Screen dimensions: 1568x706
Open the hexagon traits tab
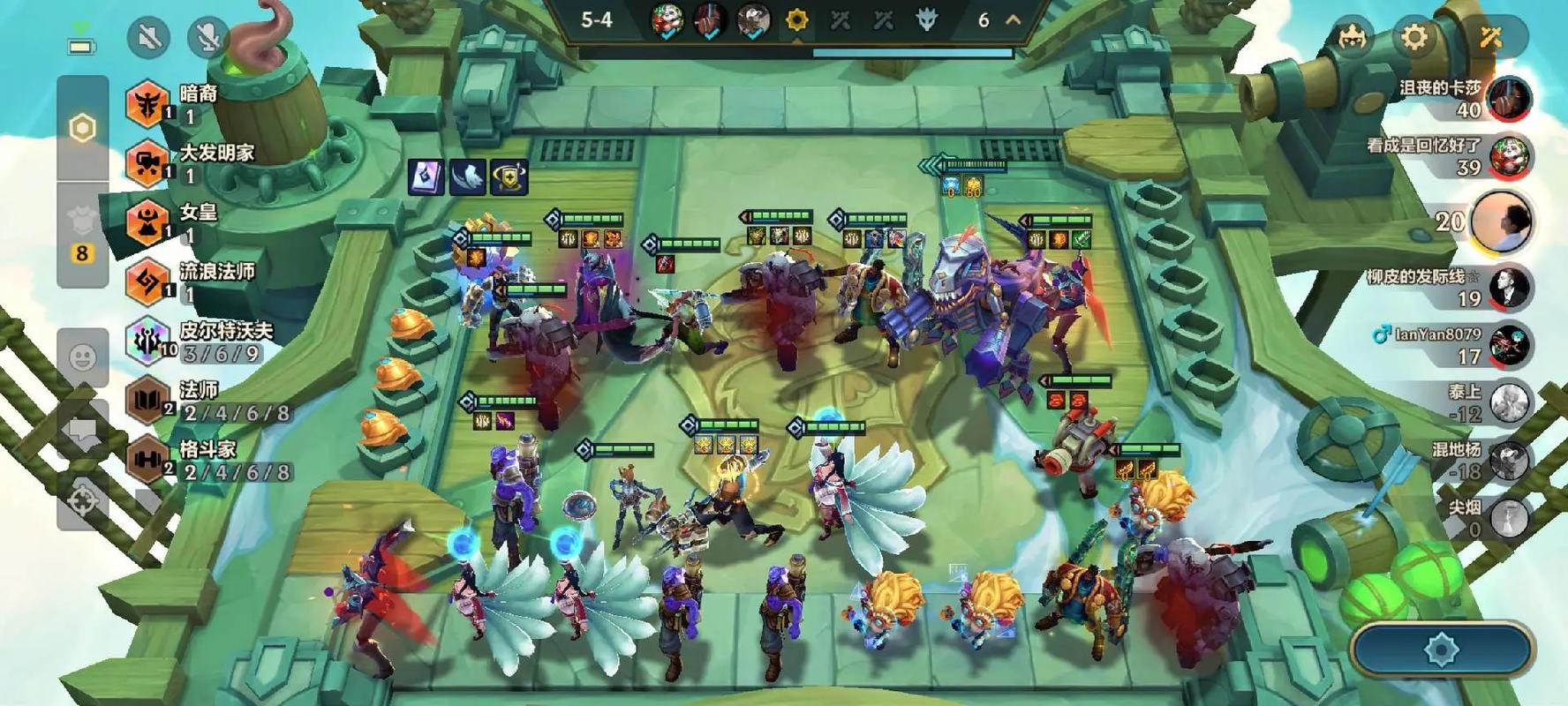[x=82, y=129]
